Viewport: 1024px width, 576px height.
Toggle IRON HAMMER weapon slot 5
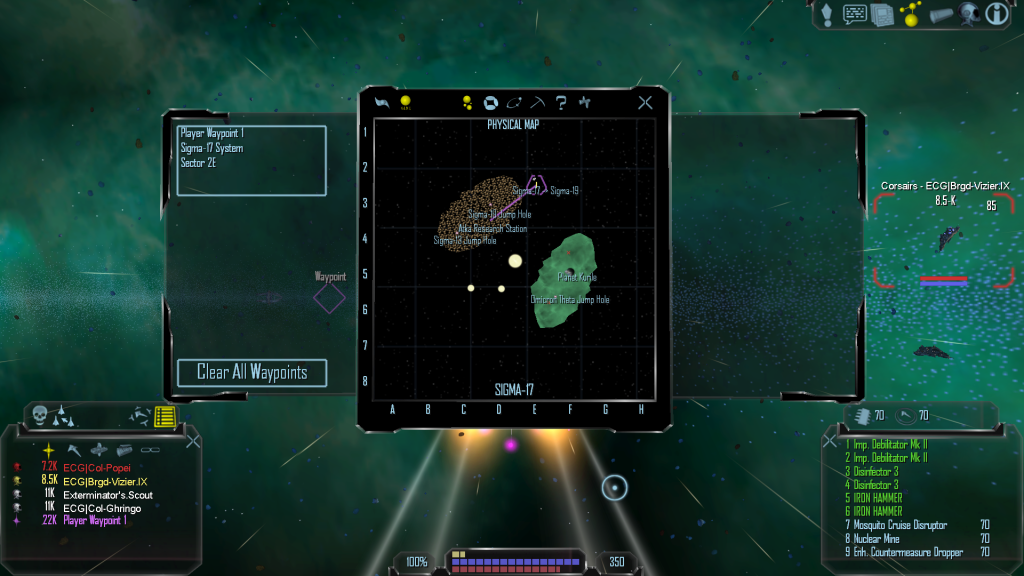click(x=879, y=498)
